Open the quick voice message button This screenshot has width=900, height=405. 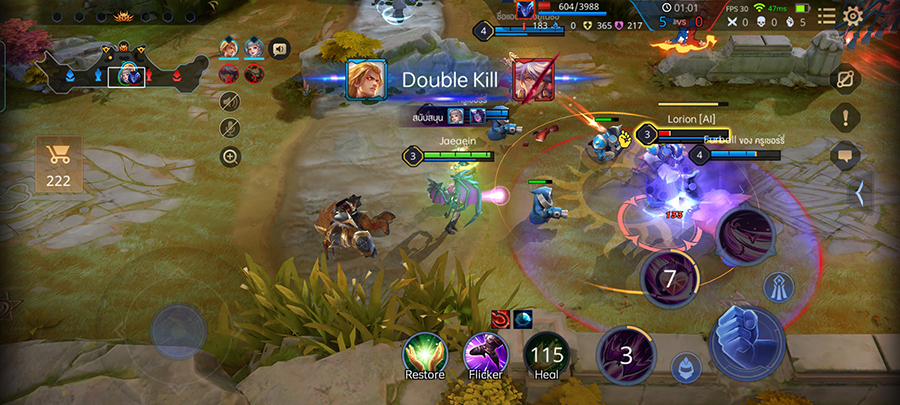coord(279,46)
